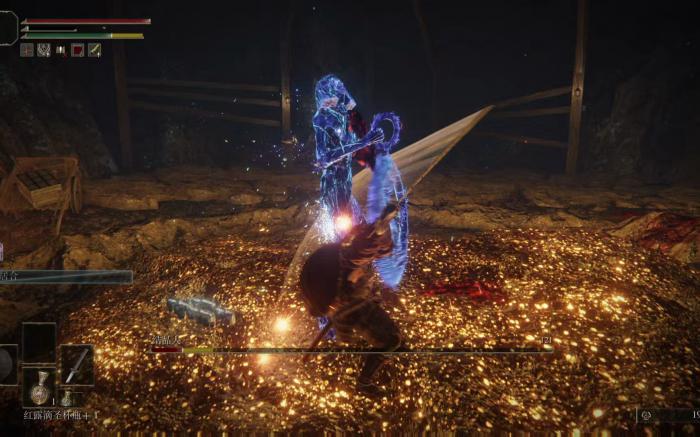The height and width of the screenshot is (437, 700).
Task: Click the empty spell slot above the flask
Action: coord(39,342)
